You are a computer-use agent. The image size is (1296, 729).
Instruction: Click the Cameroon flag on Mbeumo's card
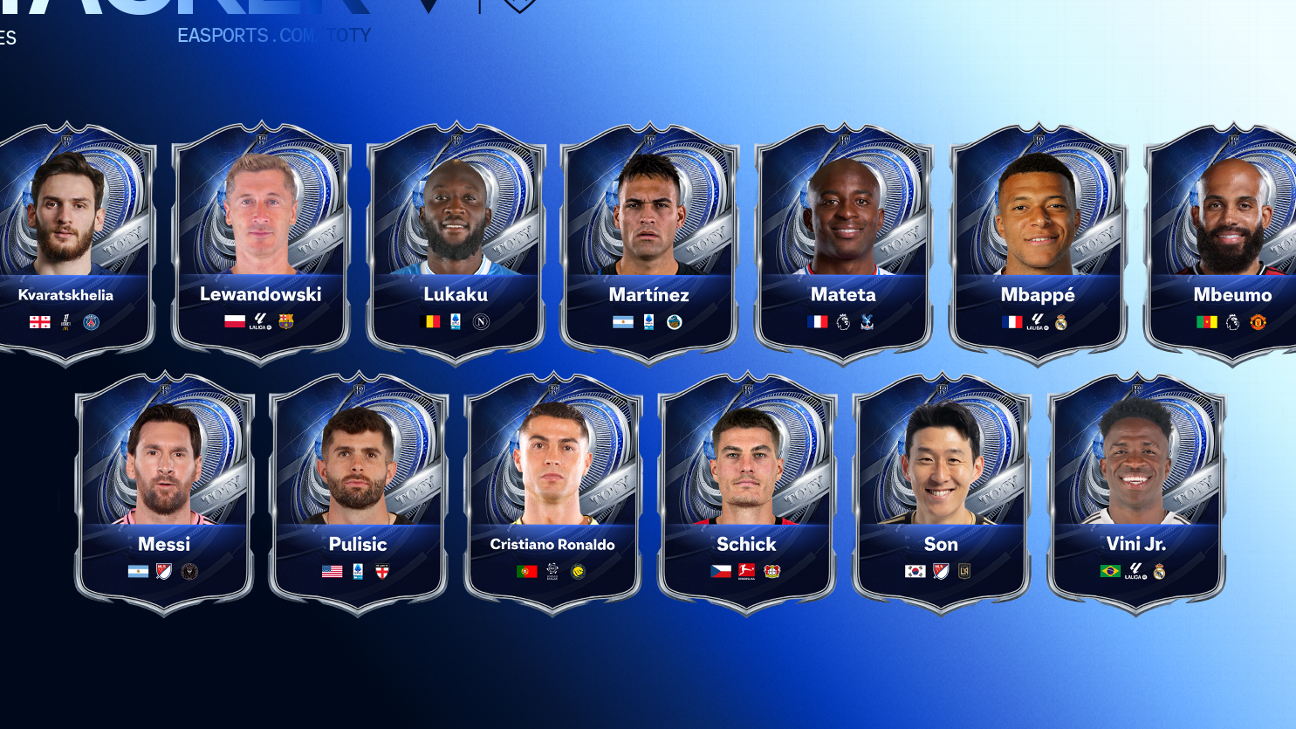click(x=1205, y=322)
